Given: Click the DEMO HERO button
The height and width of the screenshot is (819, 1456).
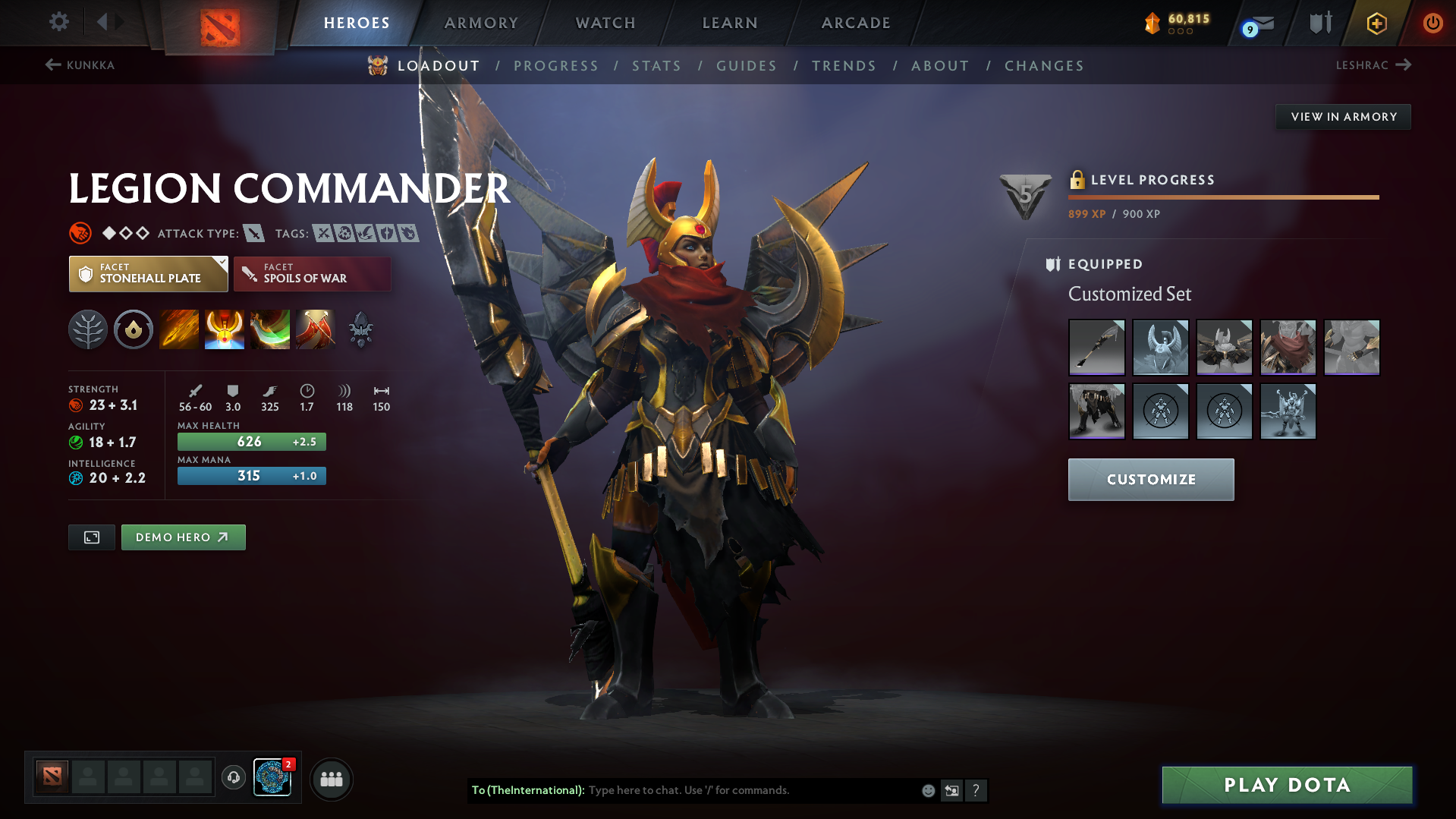Looking at the screenshot, I should [183, 537].
